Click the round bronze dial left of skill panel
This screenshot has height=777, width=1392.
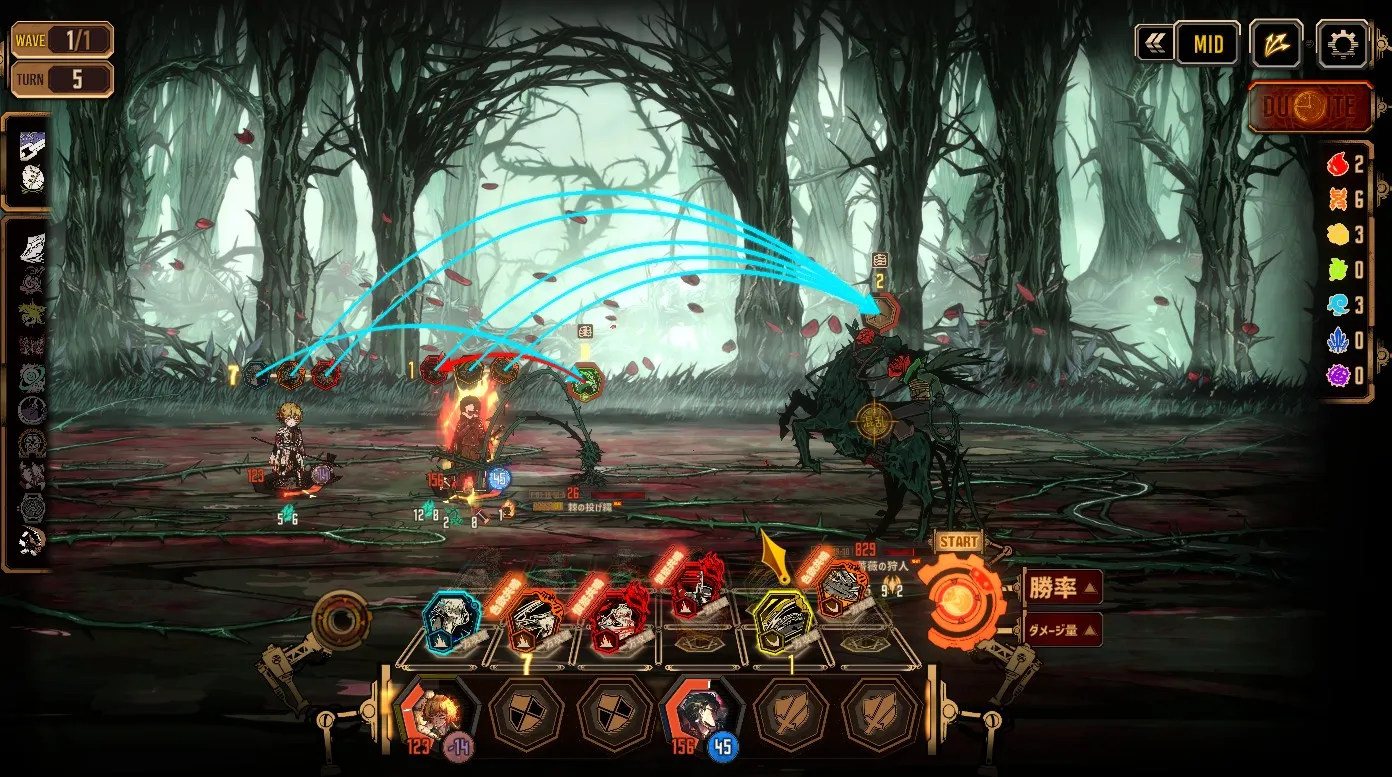(342, 621)
